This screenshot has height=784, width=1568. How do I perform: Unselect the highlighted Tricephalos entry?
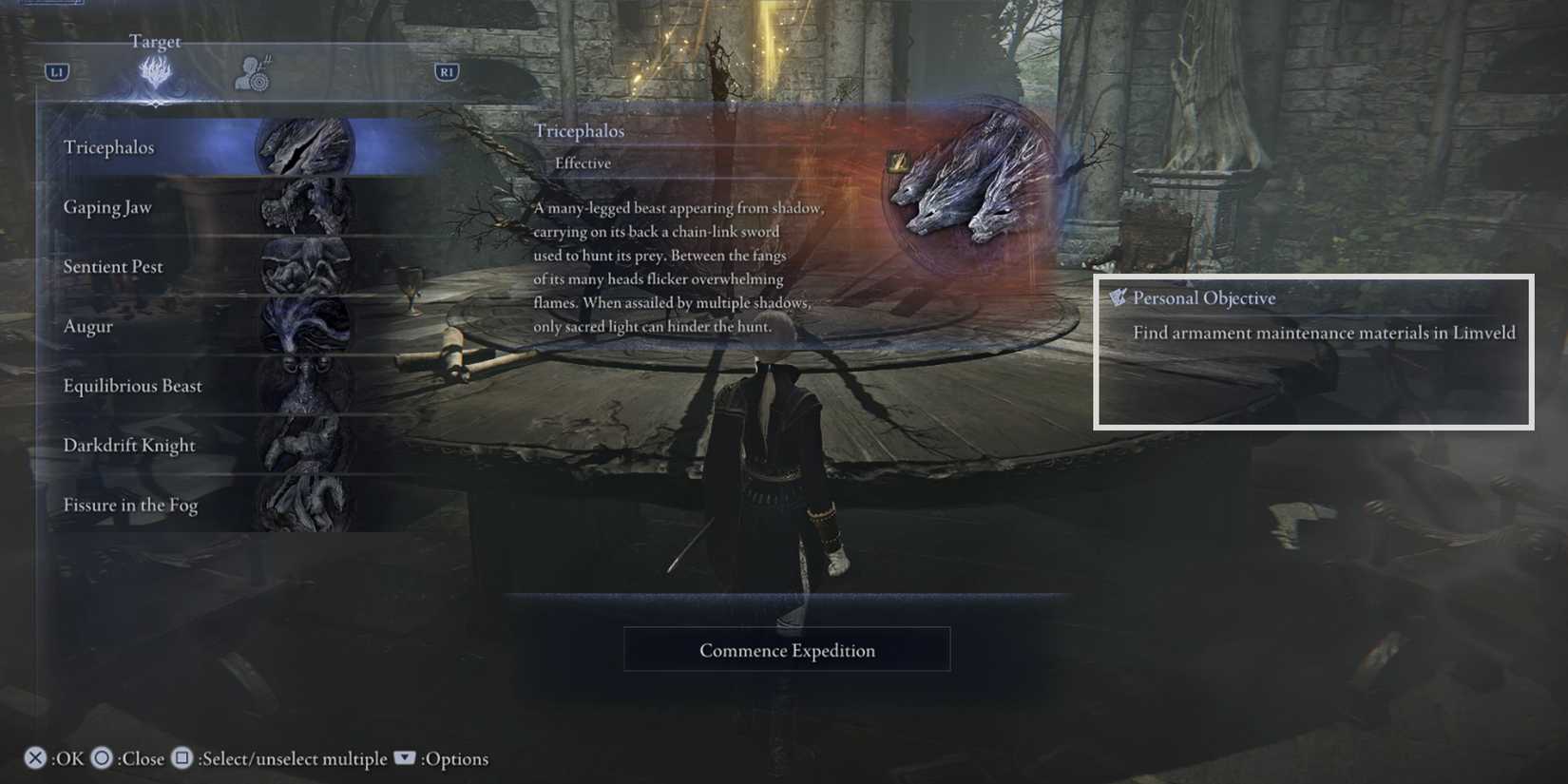(x=109, y=147)
